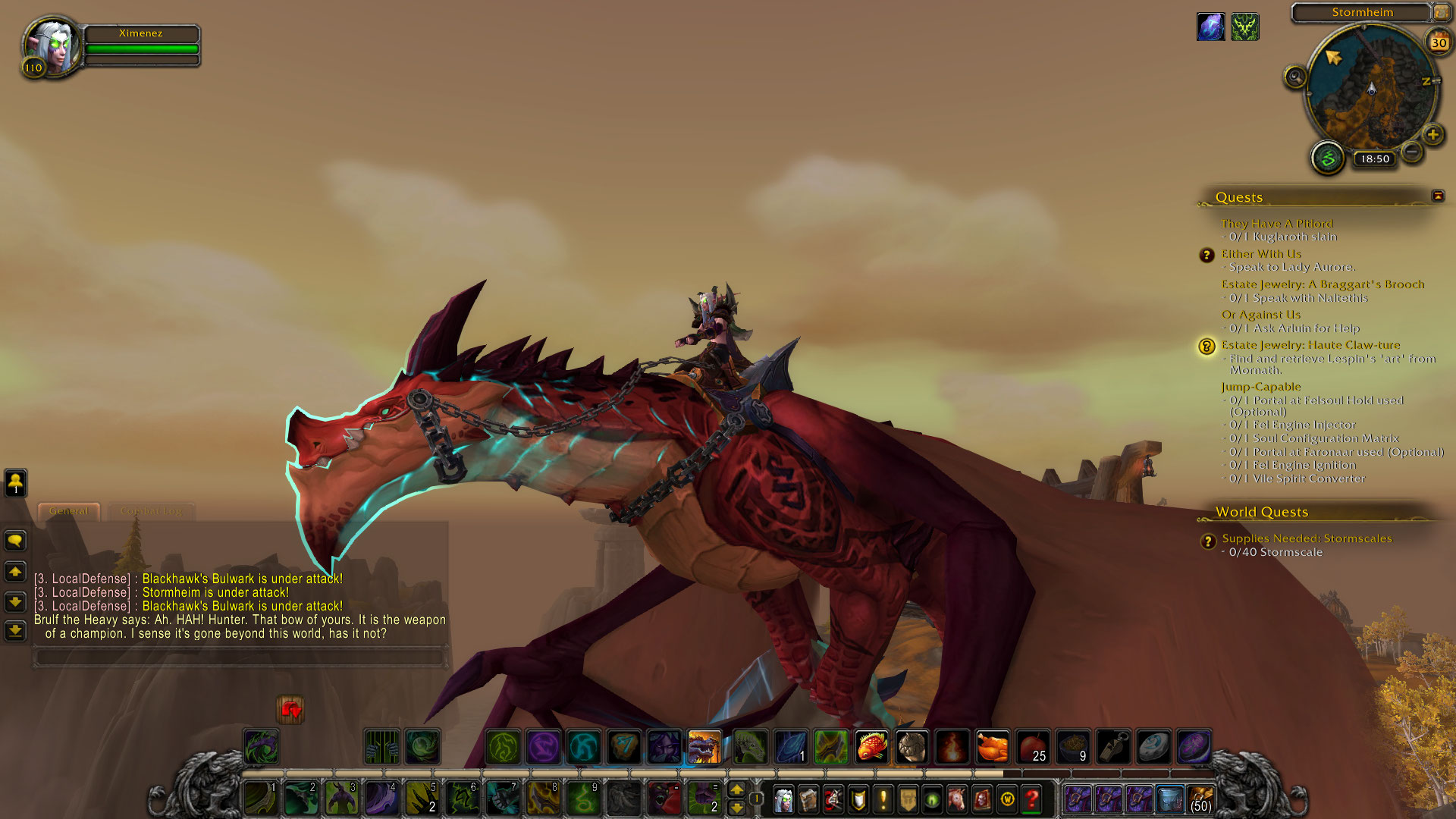Image resolution: width=1456 pixels, height=819 pixels.
Task: Switch to the Combat Log chat tab
Action: tap(151, 511)
